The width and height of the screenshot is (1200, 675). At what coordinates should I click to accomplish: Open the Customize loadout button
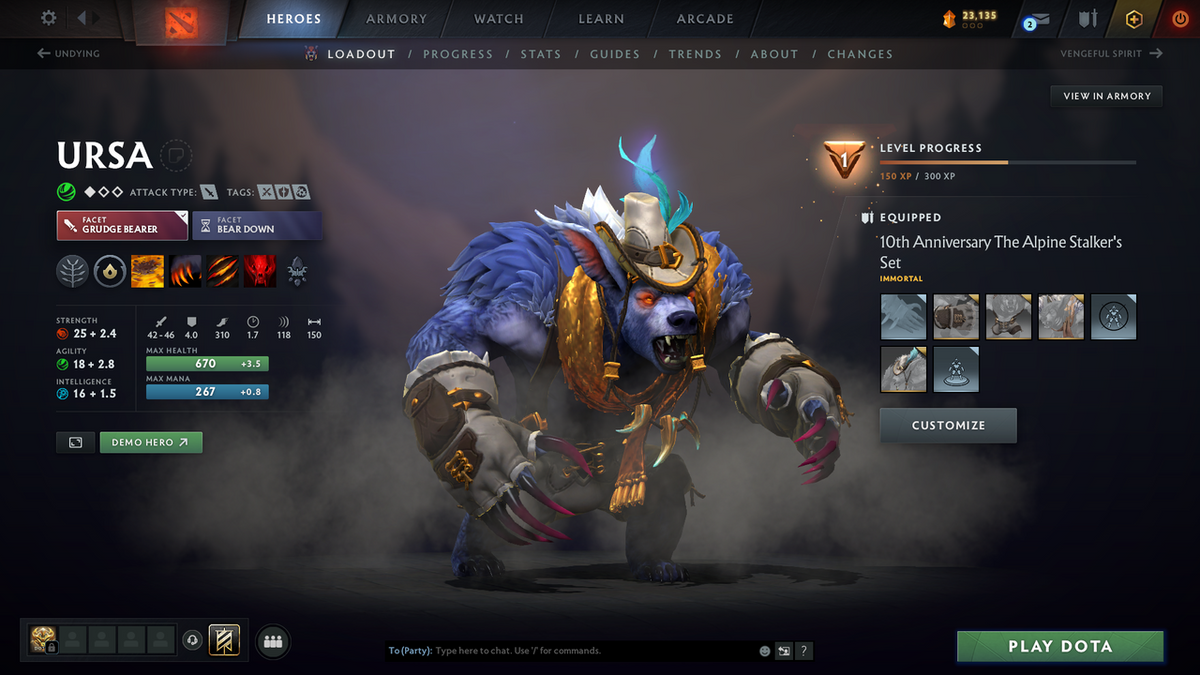click(x=948, y=425)
